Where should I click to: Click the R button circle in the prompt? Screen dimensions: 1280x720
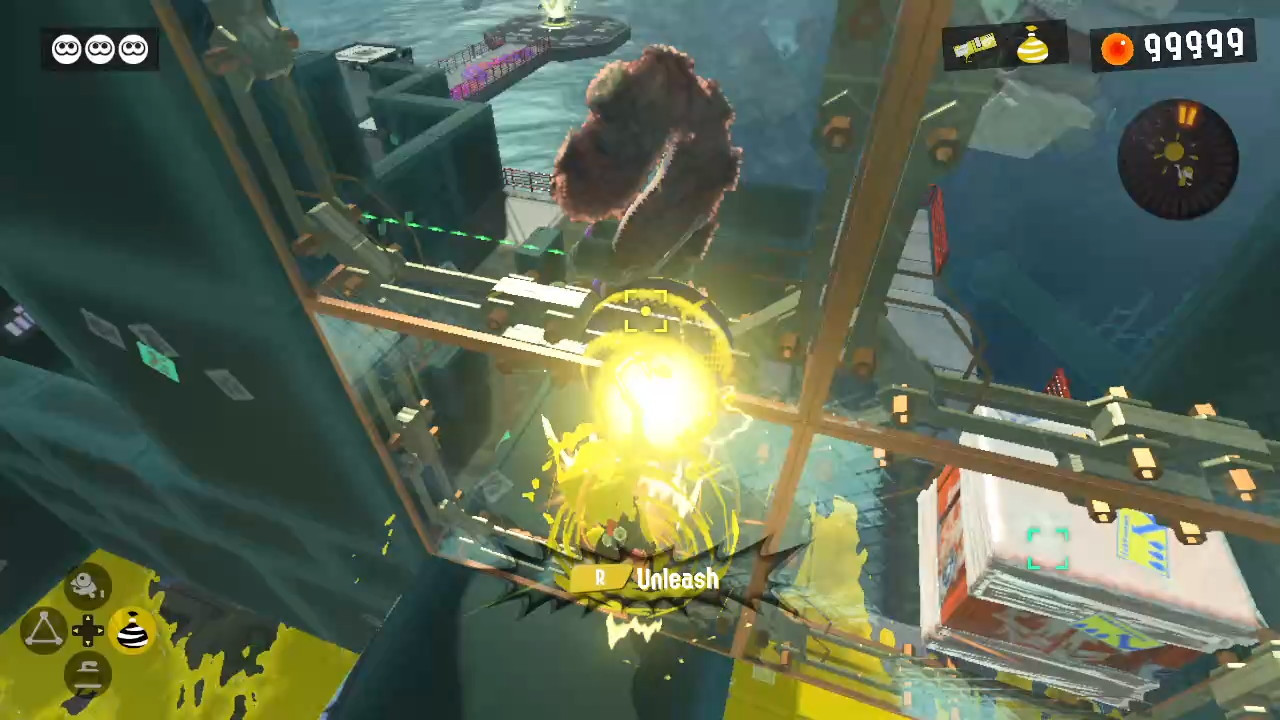point(599,579)
